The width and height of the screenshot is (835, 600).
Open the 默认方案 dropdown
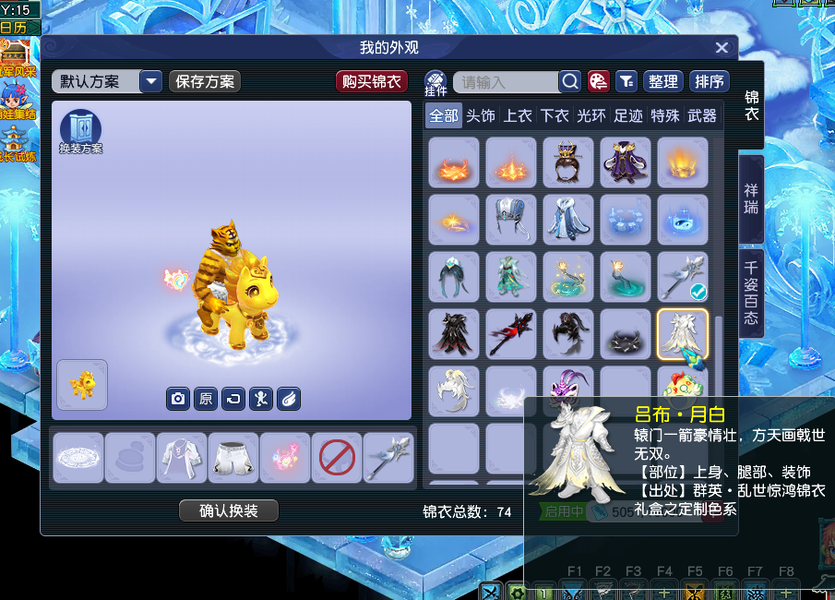151,82
